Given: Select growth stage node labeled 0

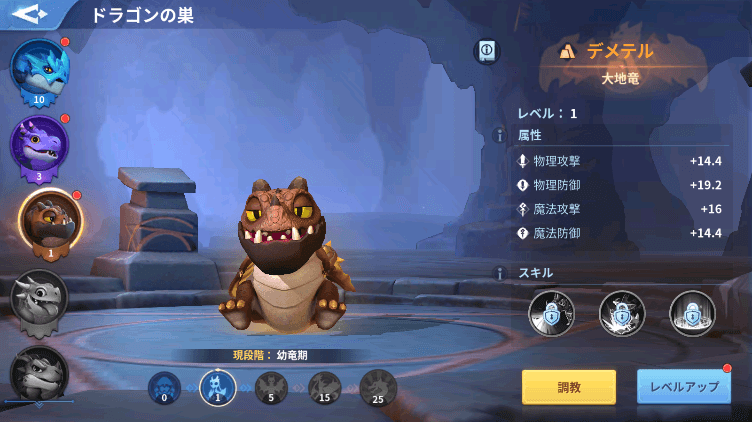Looking at the screenshot, I should (x=164, y=387).
